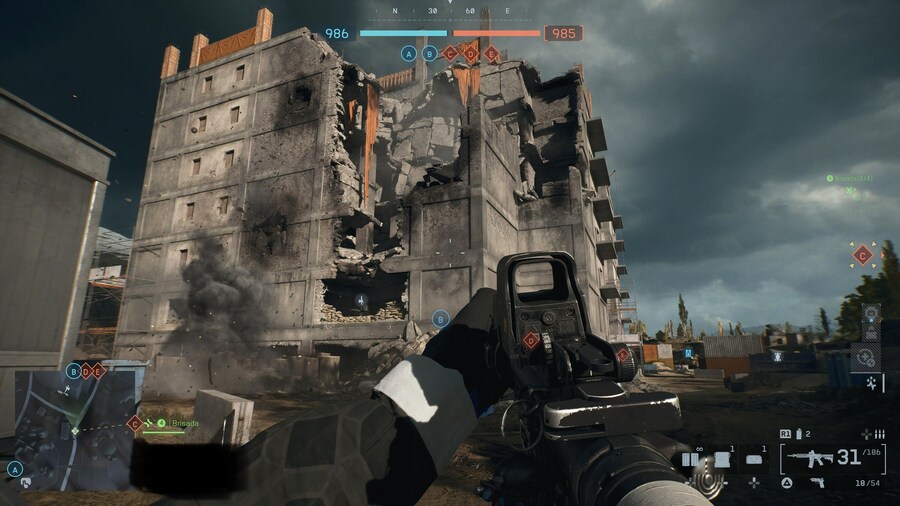Open the minimap
The width and height of the screenshot is (900, 506).
click(73, 426)
